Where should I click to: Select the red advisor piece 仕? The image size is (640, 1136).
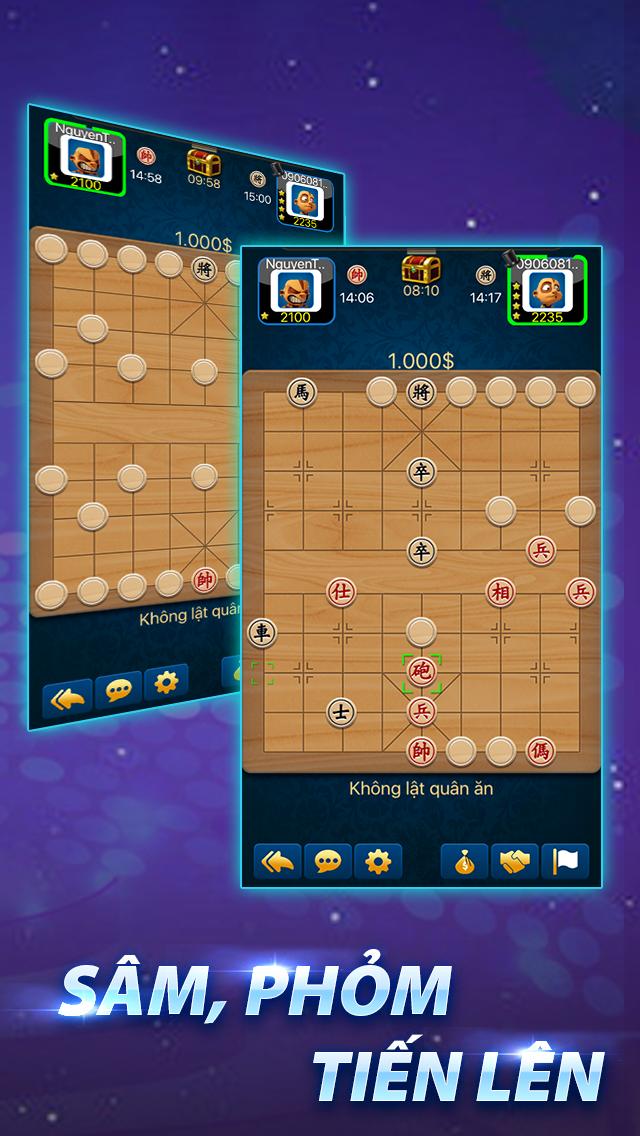click(341, 592)
